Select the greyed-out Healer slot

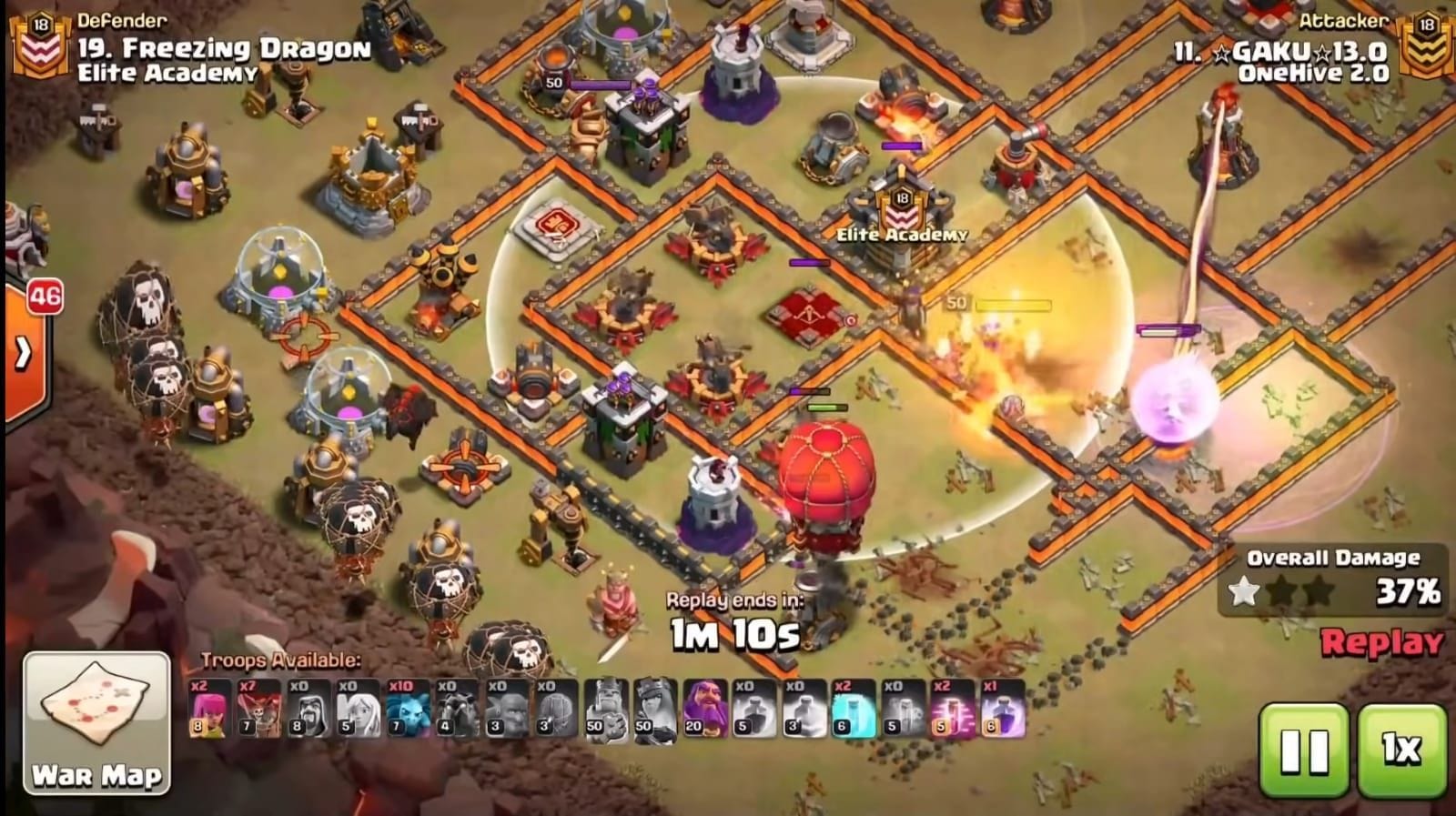(x=357, y=708)
